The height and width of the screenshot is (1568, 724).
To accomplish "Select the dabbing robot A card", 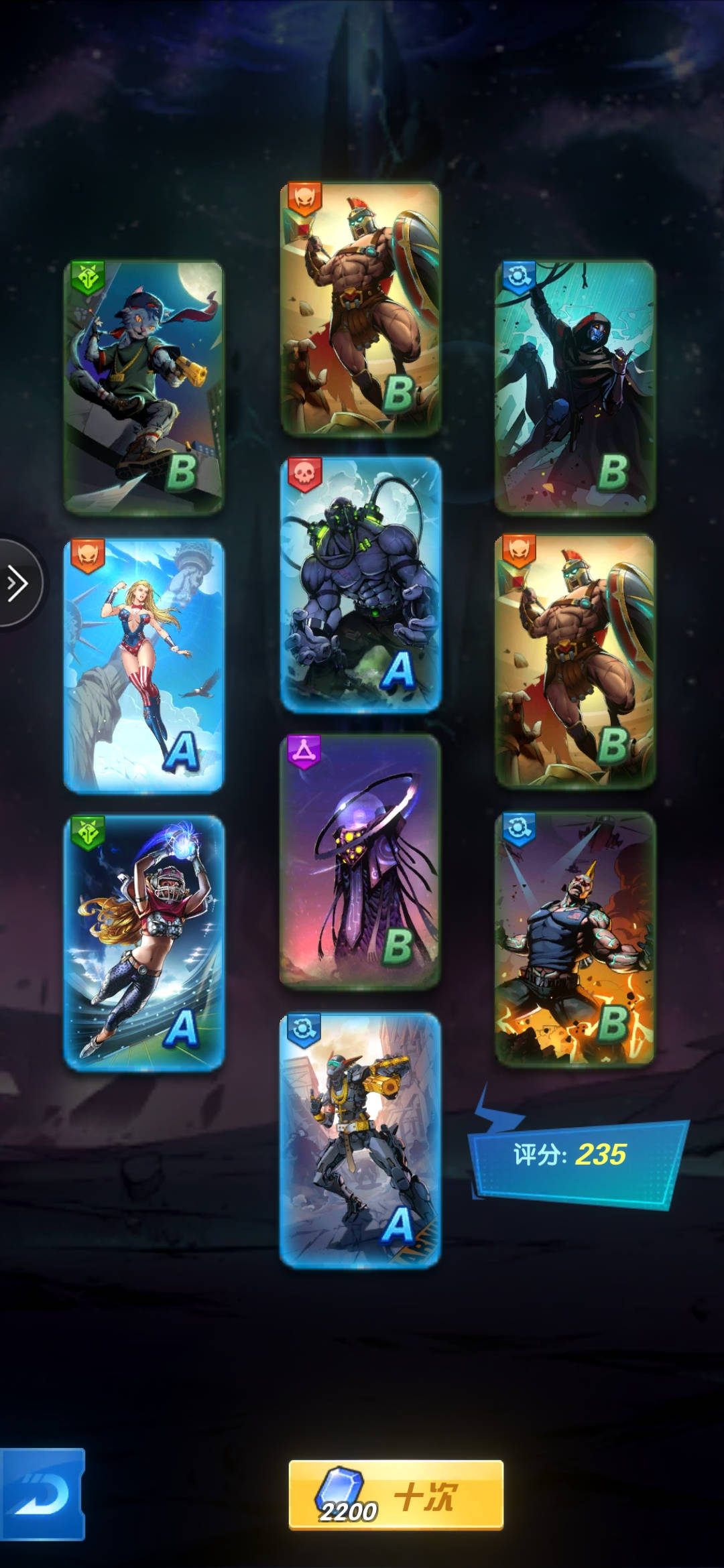I will [x=360, y=1139].
